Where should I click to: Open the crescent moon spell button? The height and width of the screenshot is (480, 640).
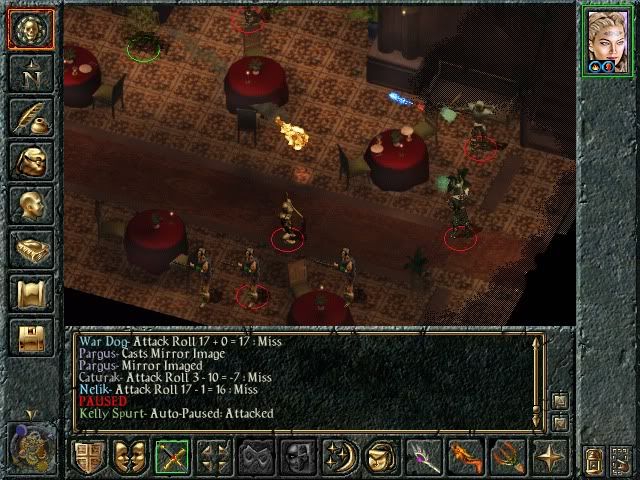click(x=340, y=456)
